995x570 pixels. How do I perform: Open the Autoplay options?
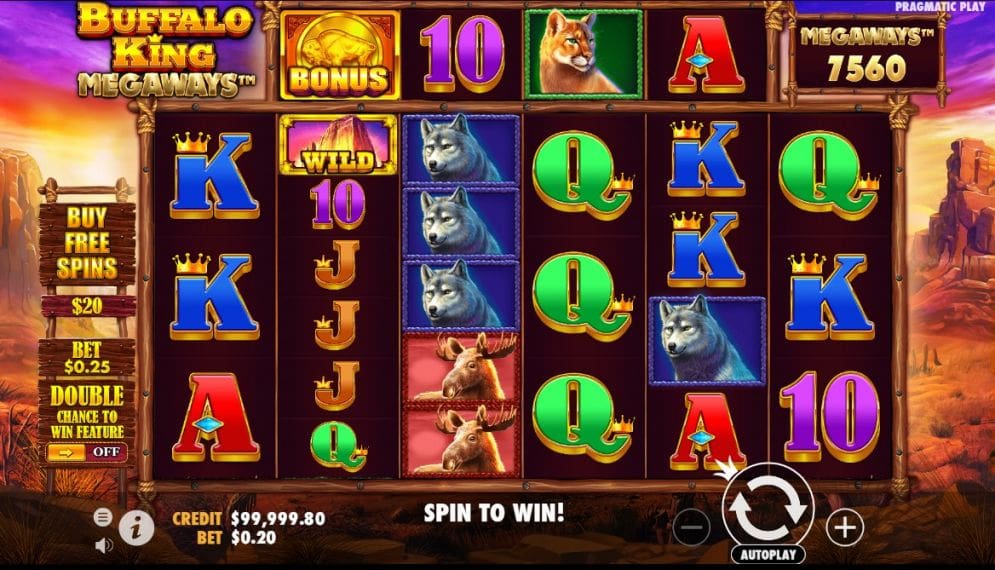[768, 553]
